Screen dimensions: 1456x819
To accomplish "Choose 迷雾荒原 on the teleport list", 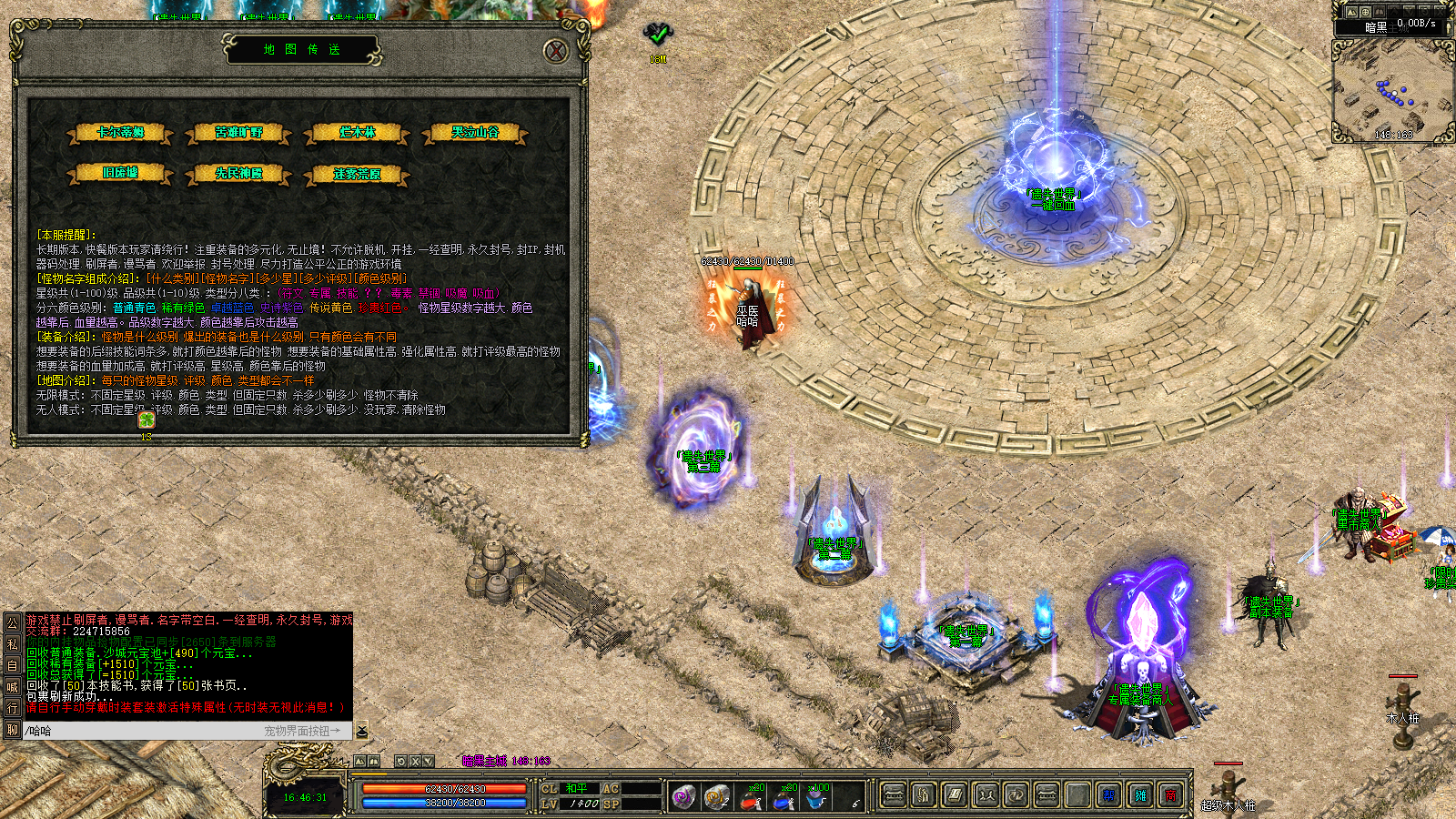I will point(357,173).
